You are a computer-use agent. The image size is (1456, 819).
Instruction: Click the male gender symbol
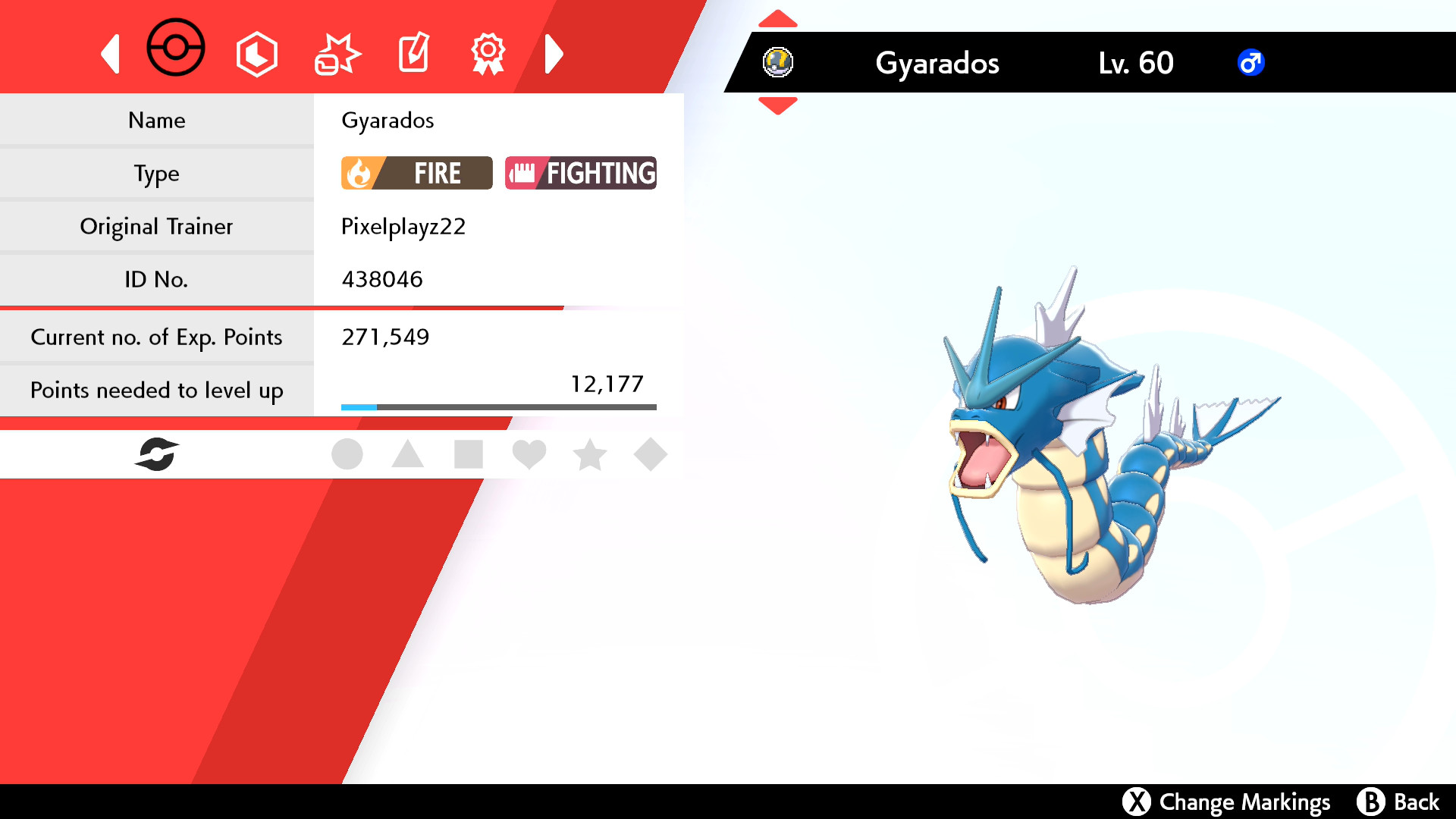pos(1251,63)
